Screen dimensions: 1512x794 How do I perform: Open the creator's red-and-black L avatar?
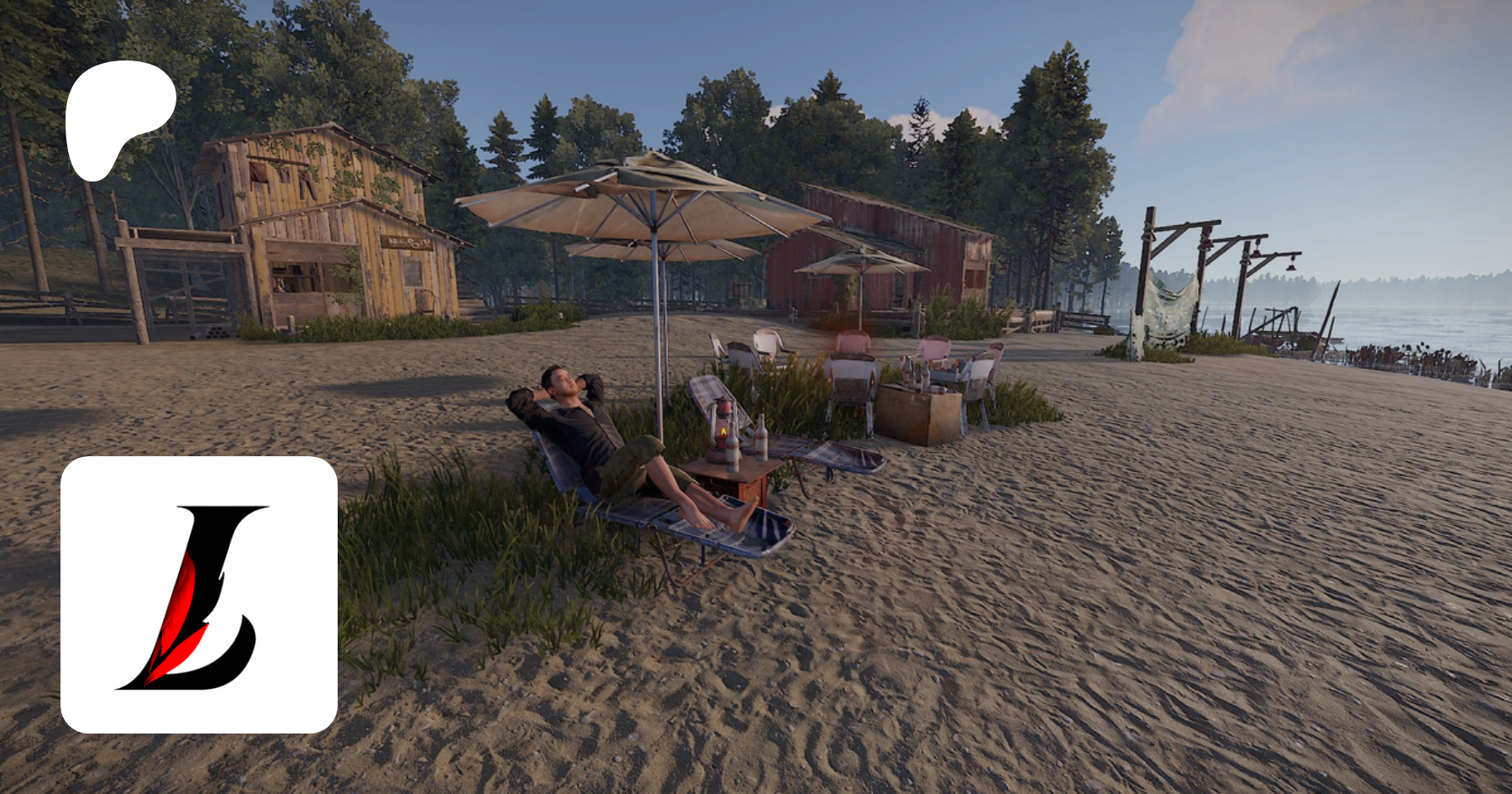199,595
